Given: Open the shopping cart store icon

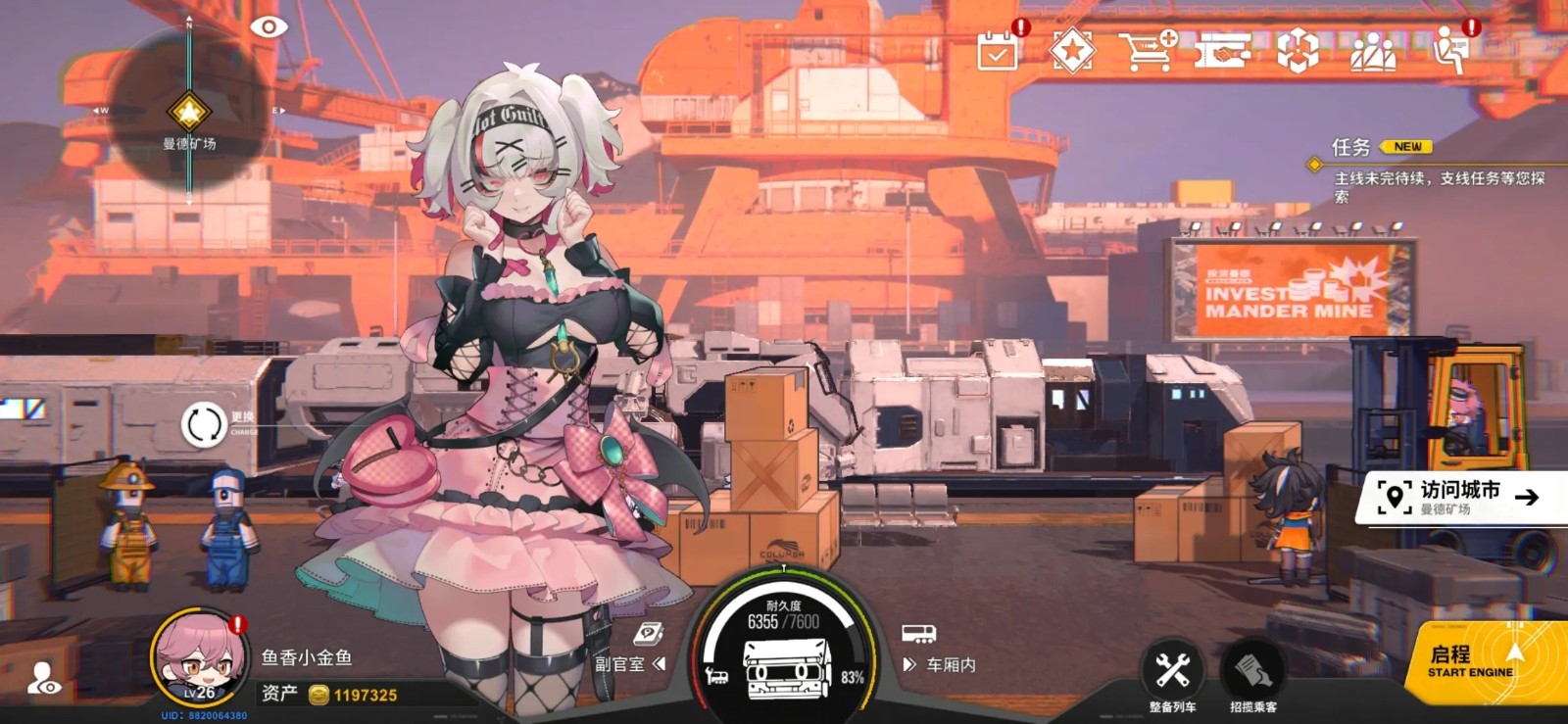Looking at the screenshot, I should [1149, 49].
